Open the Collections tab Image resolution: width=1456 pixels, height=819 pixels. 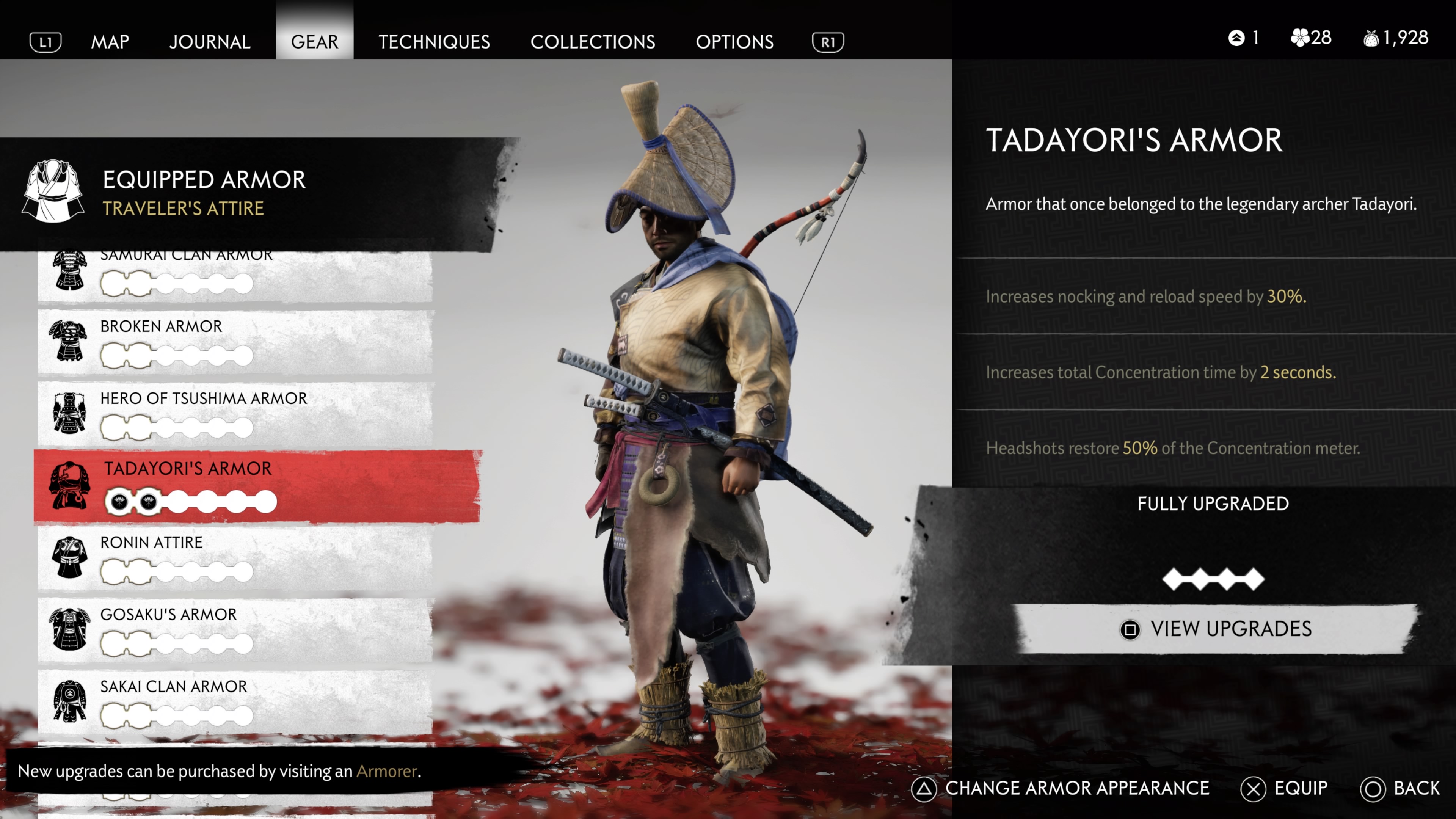[x=592, y=42]
